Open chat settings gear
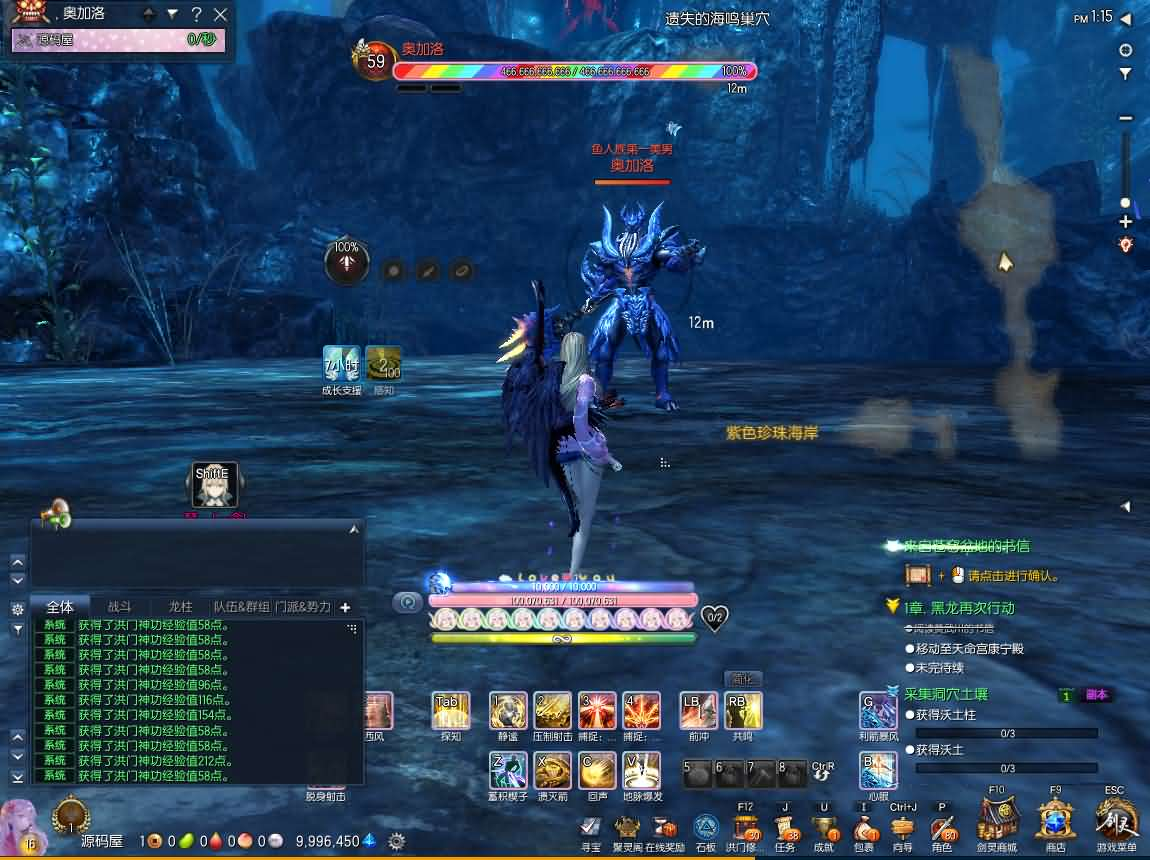The width and height of the screenshot is (1150, 860). [17, 609]
